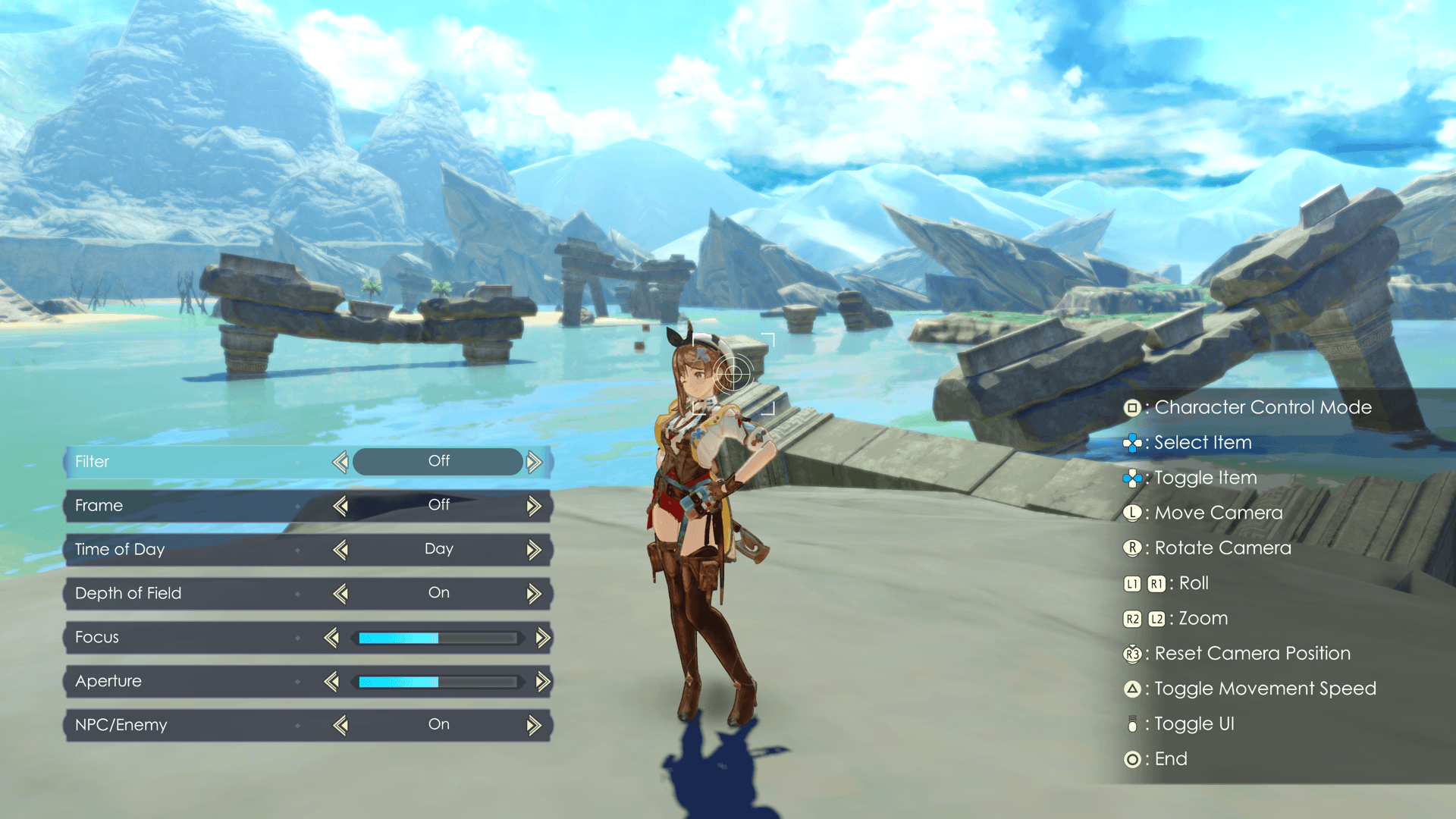Step Frame back with left arrow
1456x819 pixels.
point(340,506)
